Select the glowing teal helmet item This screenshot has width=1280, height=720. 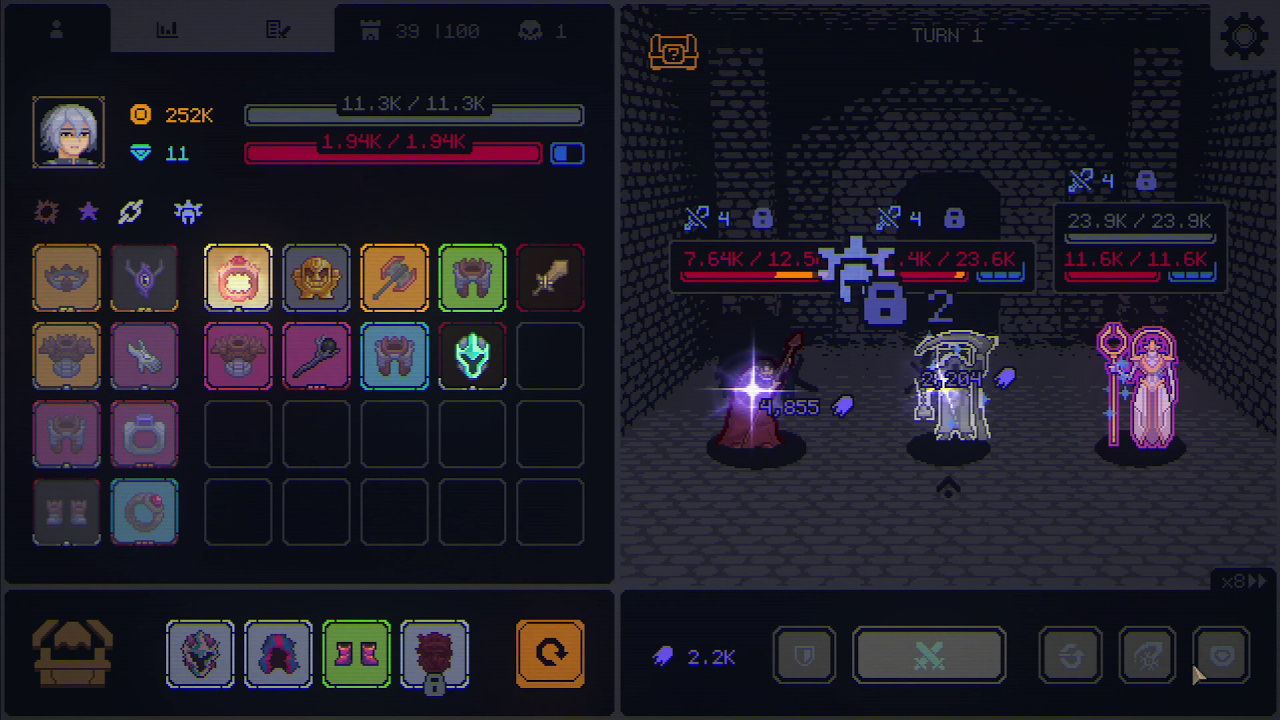472,356
